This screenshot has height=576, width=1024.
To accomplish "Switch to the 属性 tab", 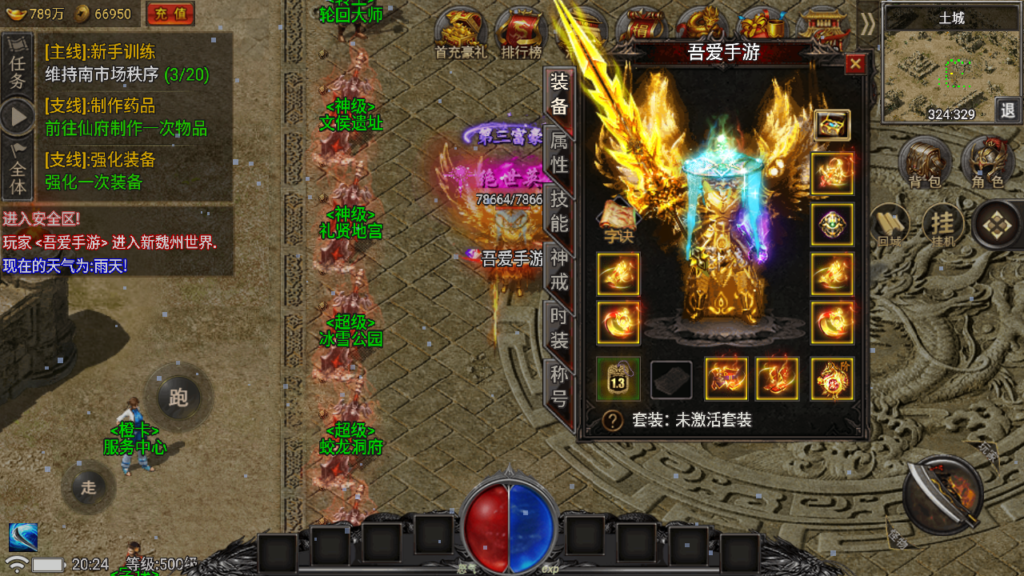I will [x=559, y=152].
